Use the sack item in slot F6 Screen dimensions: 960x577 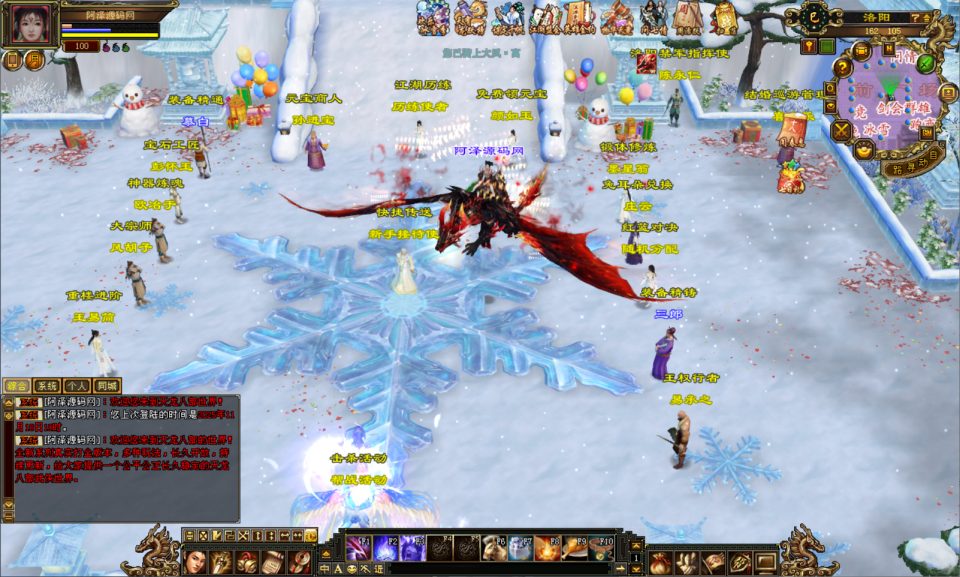(x=493, y=548)
